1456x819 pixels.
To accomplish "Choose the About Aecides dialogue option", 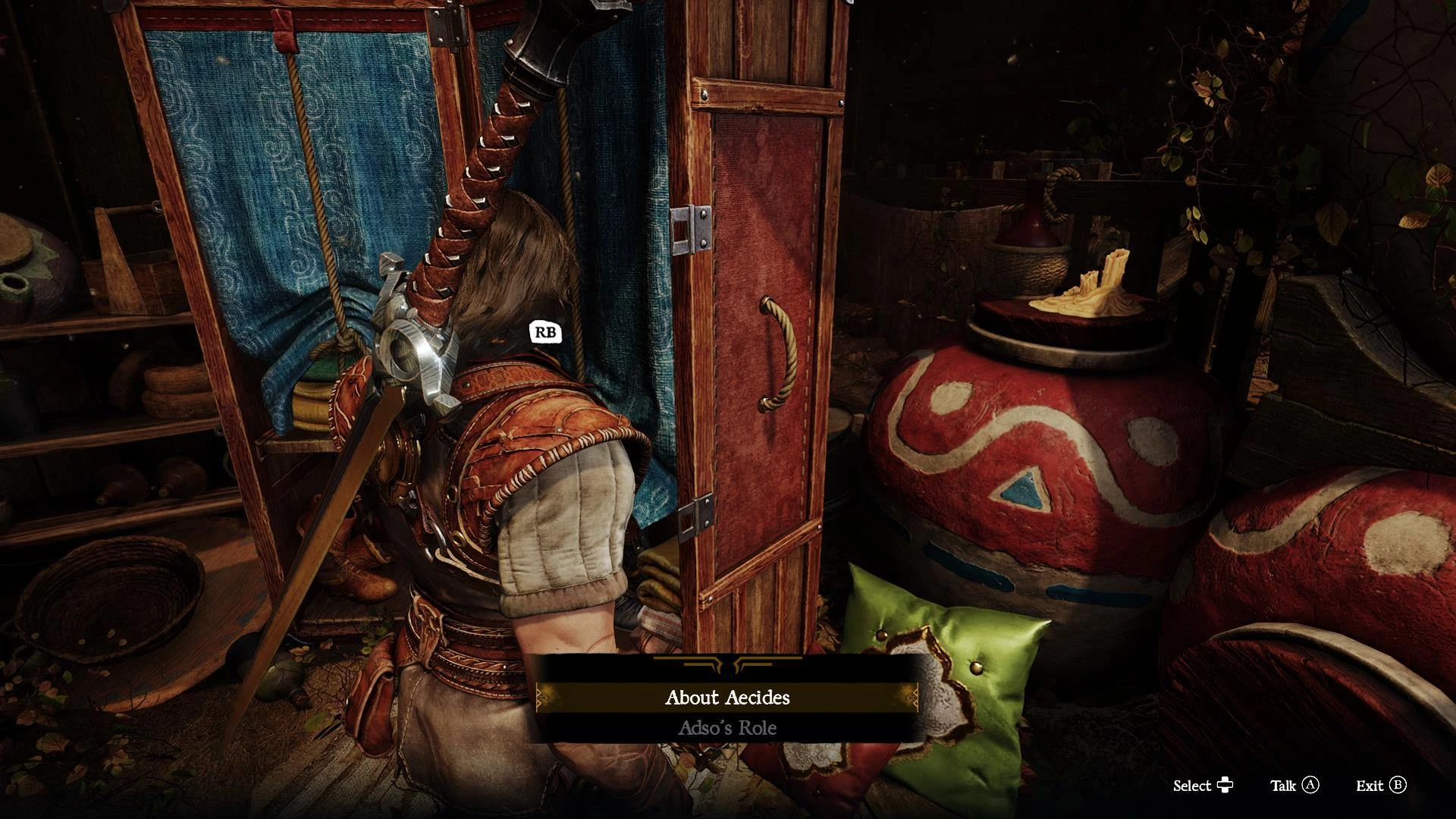I will tap(727, 698).
